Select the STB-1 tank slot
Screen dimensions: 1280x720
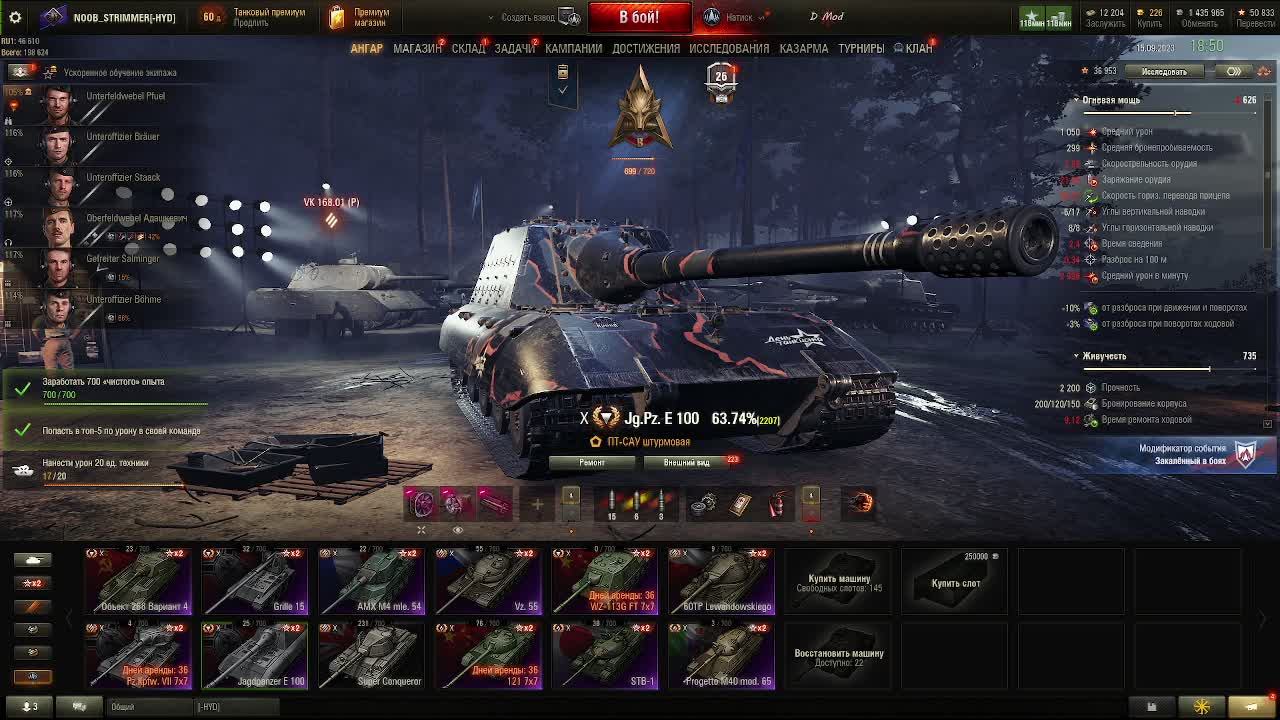pos(605,656)
